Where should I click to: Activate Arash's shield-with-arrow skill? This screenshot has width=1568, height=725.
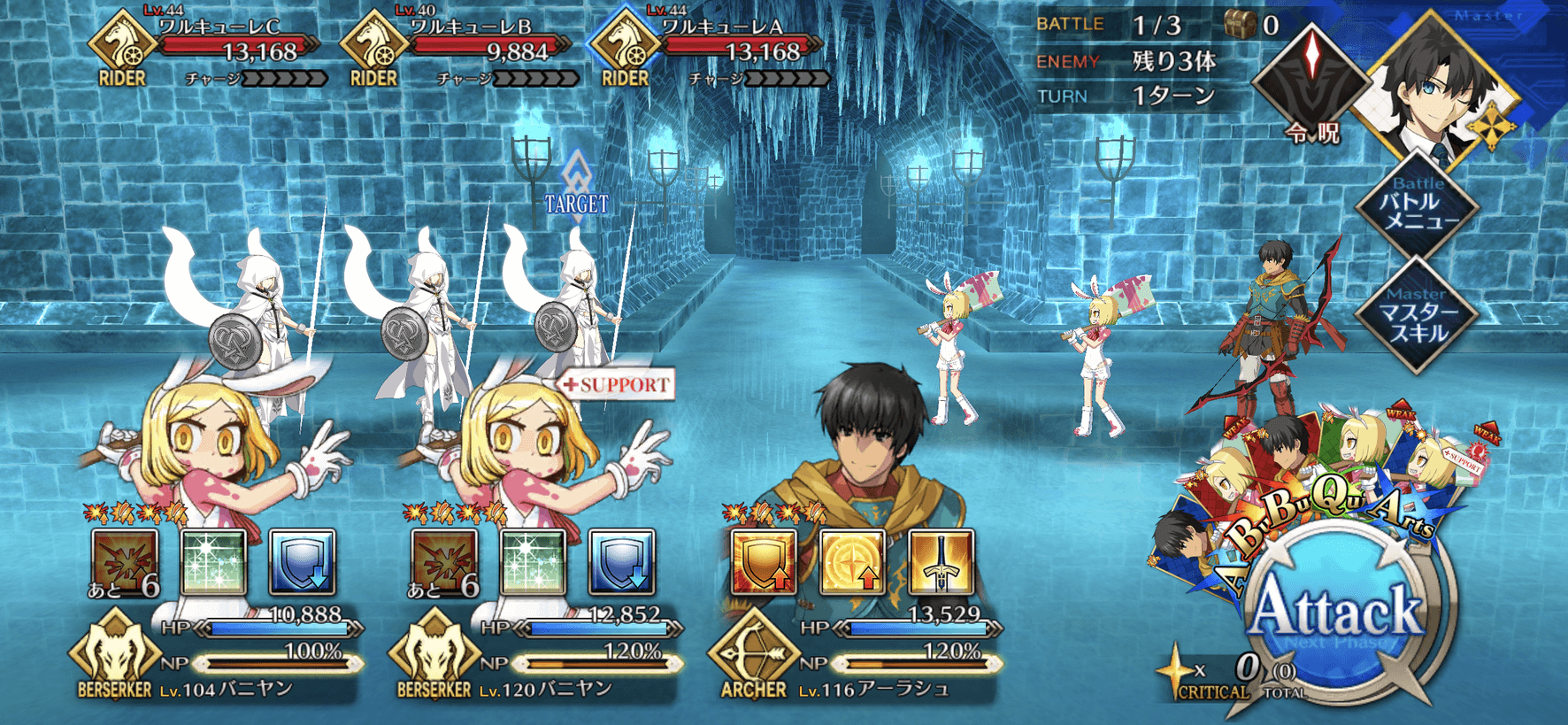(x=763, y=561)
